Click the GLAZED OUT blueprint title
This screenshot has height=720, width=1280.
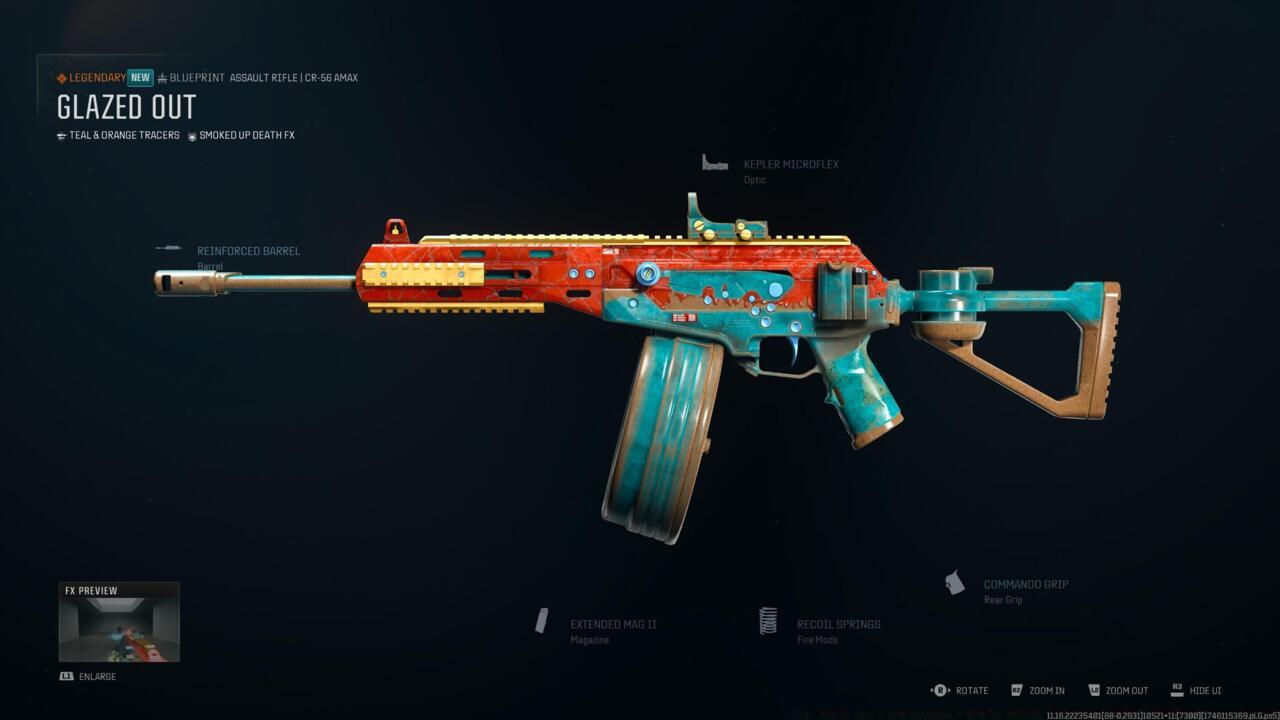[125, 107]
